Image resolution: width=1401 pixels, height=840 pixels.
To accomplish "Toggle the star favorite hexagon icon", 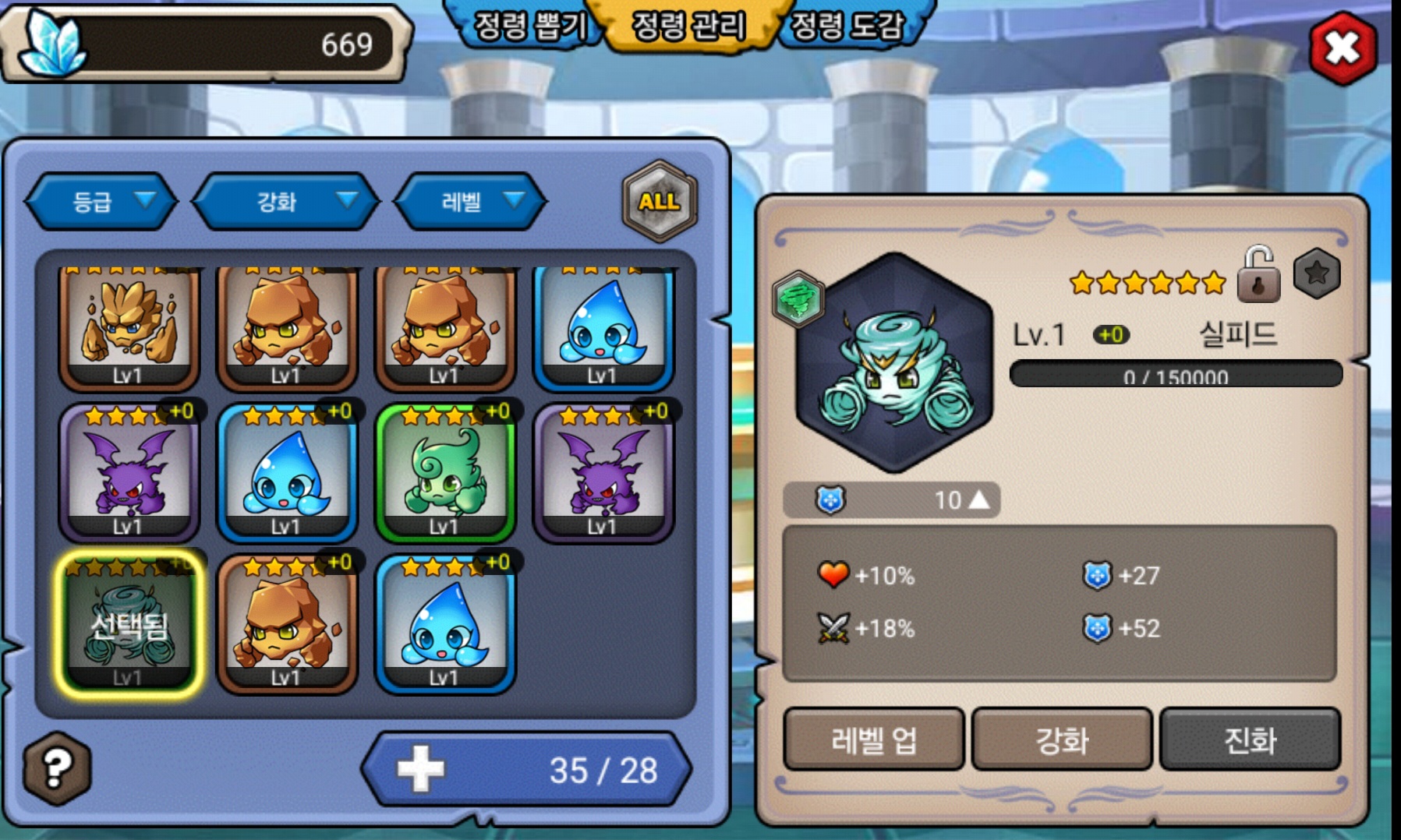I will coord(1317,274).
